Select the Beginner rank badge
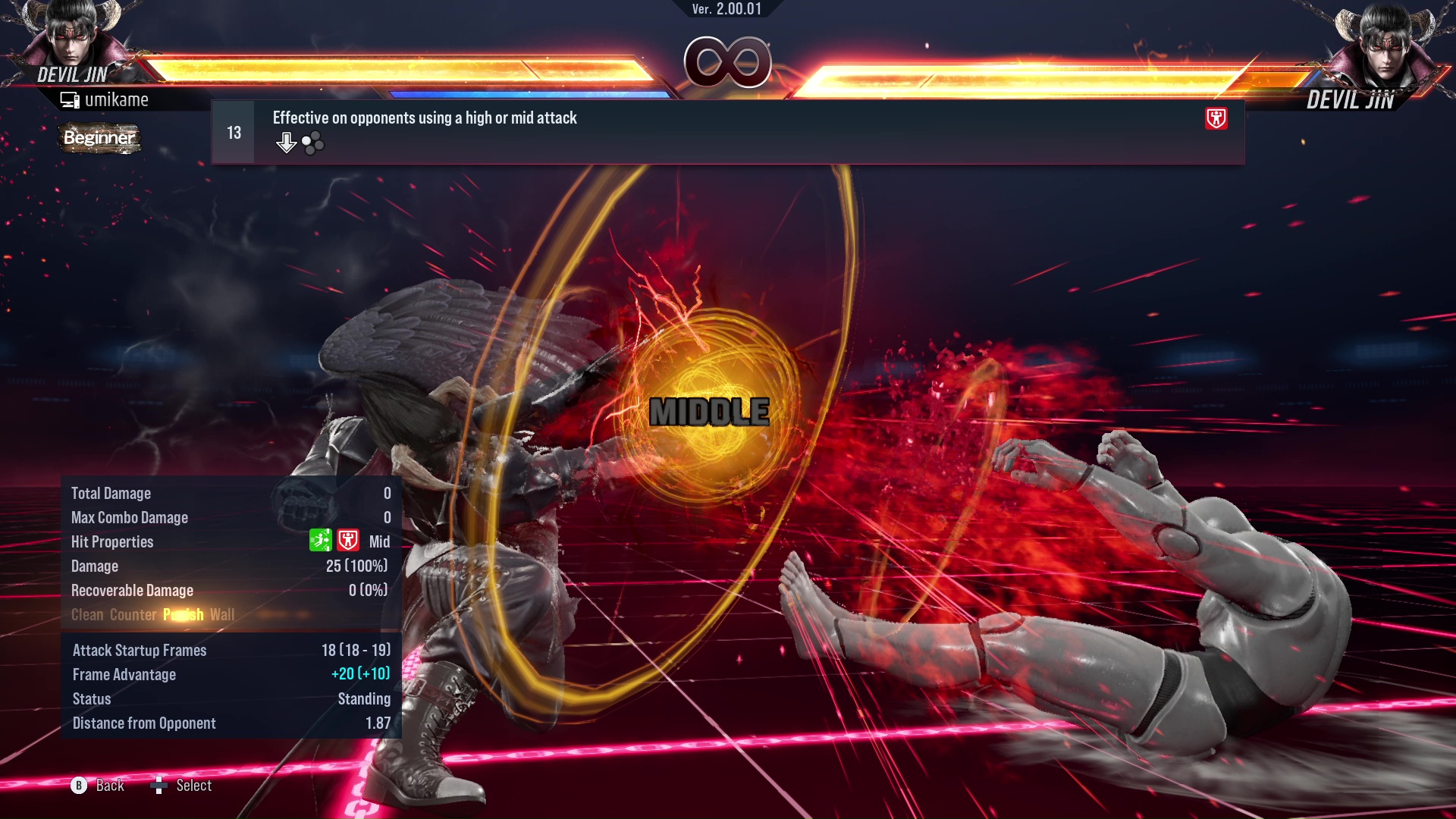Viewport: 1456px width, 819px height. [99, 138]
